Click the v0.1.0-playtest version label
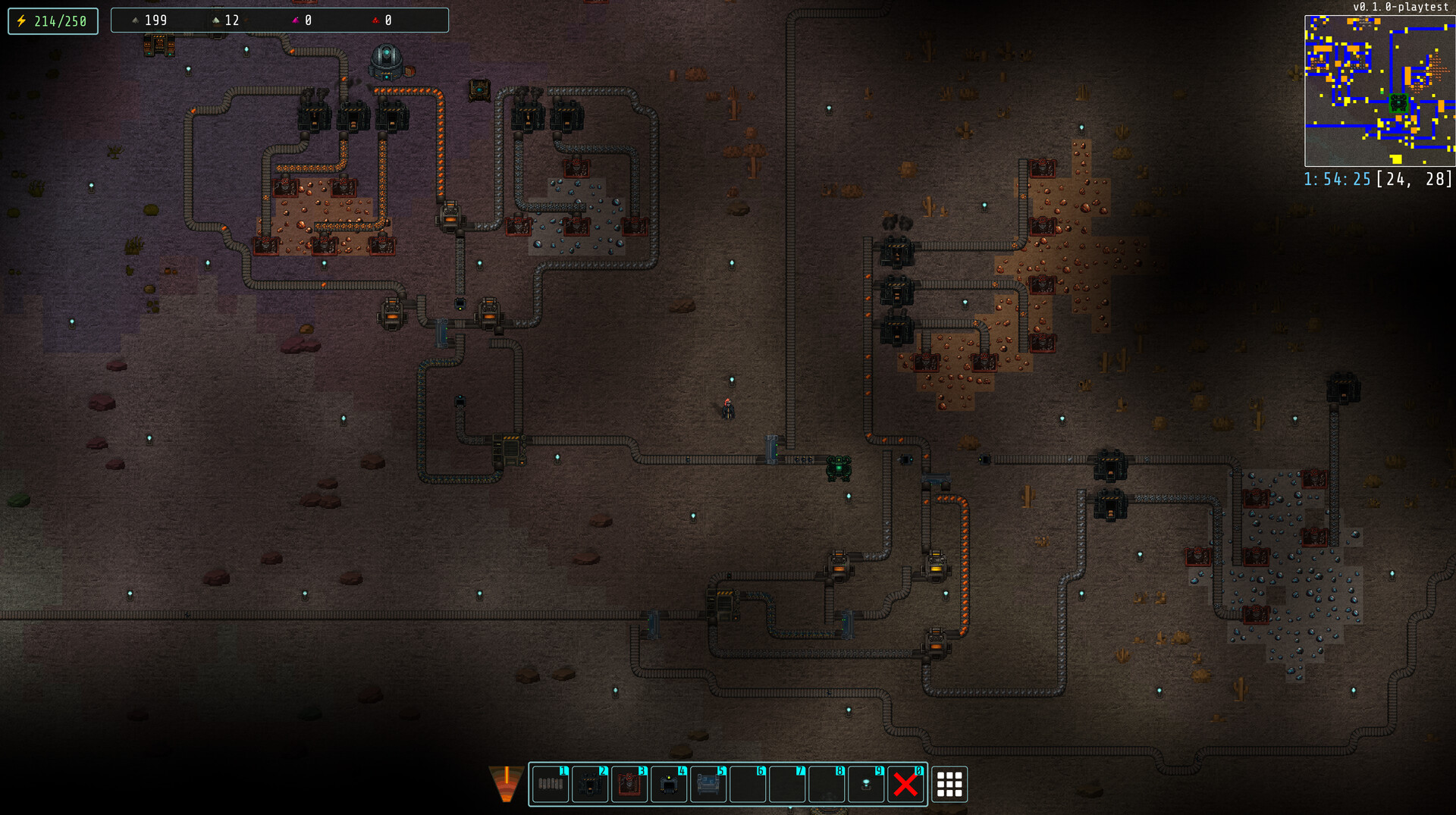Viewport: 1456px width, 815px height. click(x=1402, y=8)
